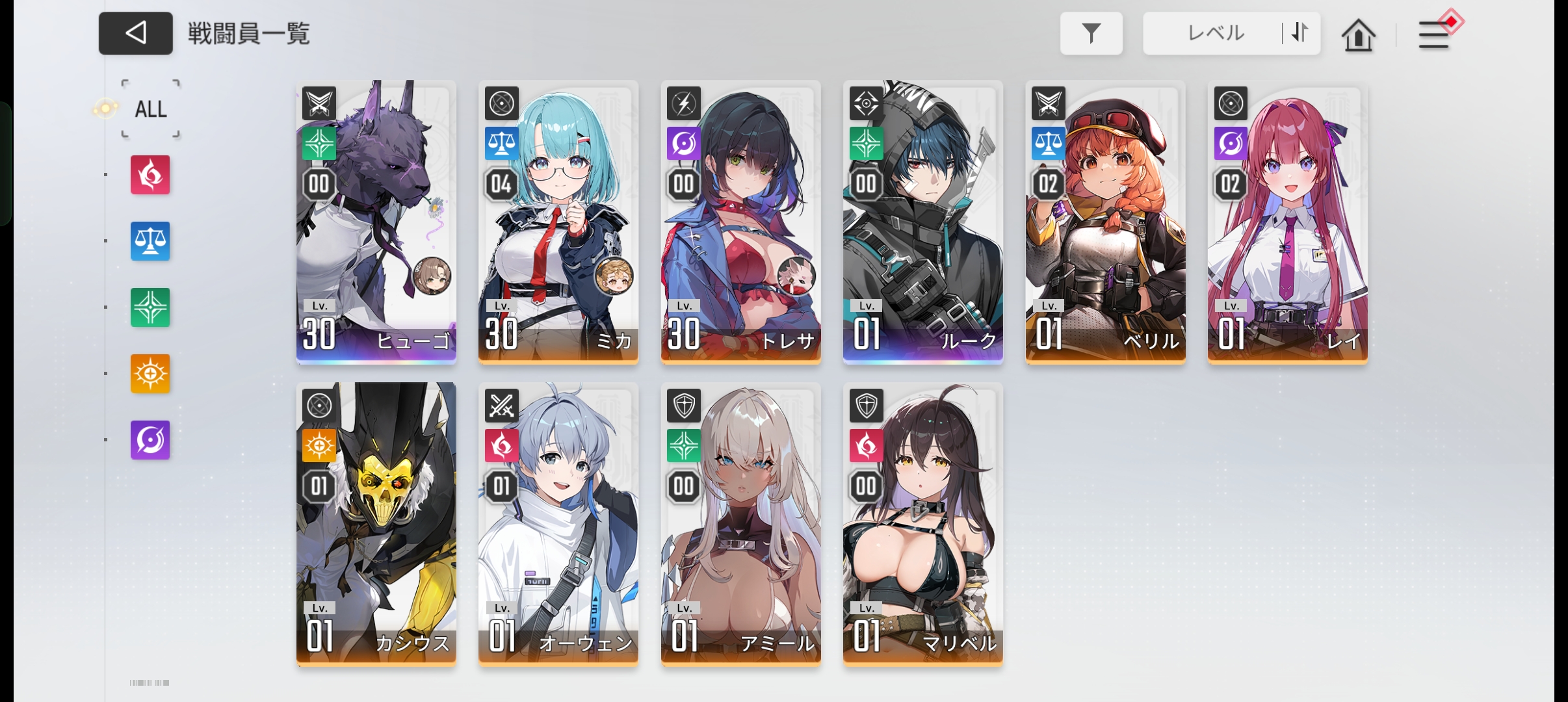Select the ベリル character card
Viewport: 1568px width, 702px height.
click(1105, 221)
